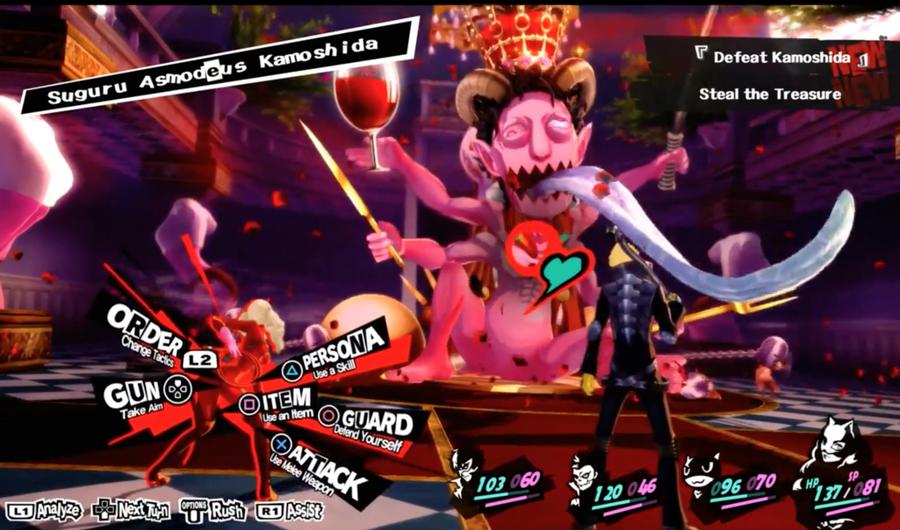The image size is (900, 530).
Task: Activate the Next Turn option
Action: tap(130, 511)
